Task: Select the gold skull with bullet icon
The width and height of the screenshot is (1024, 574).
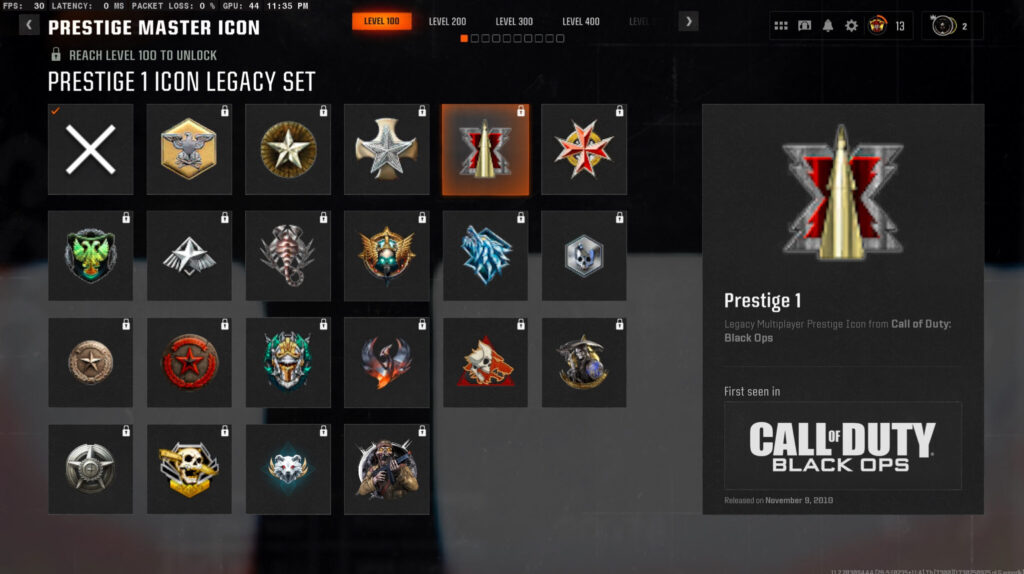Action: click(x=189, y=468)
